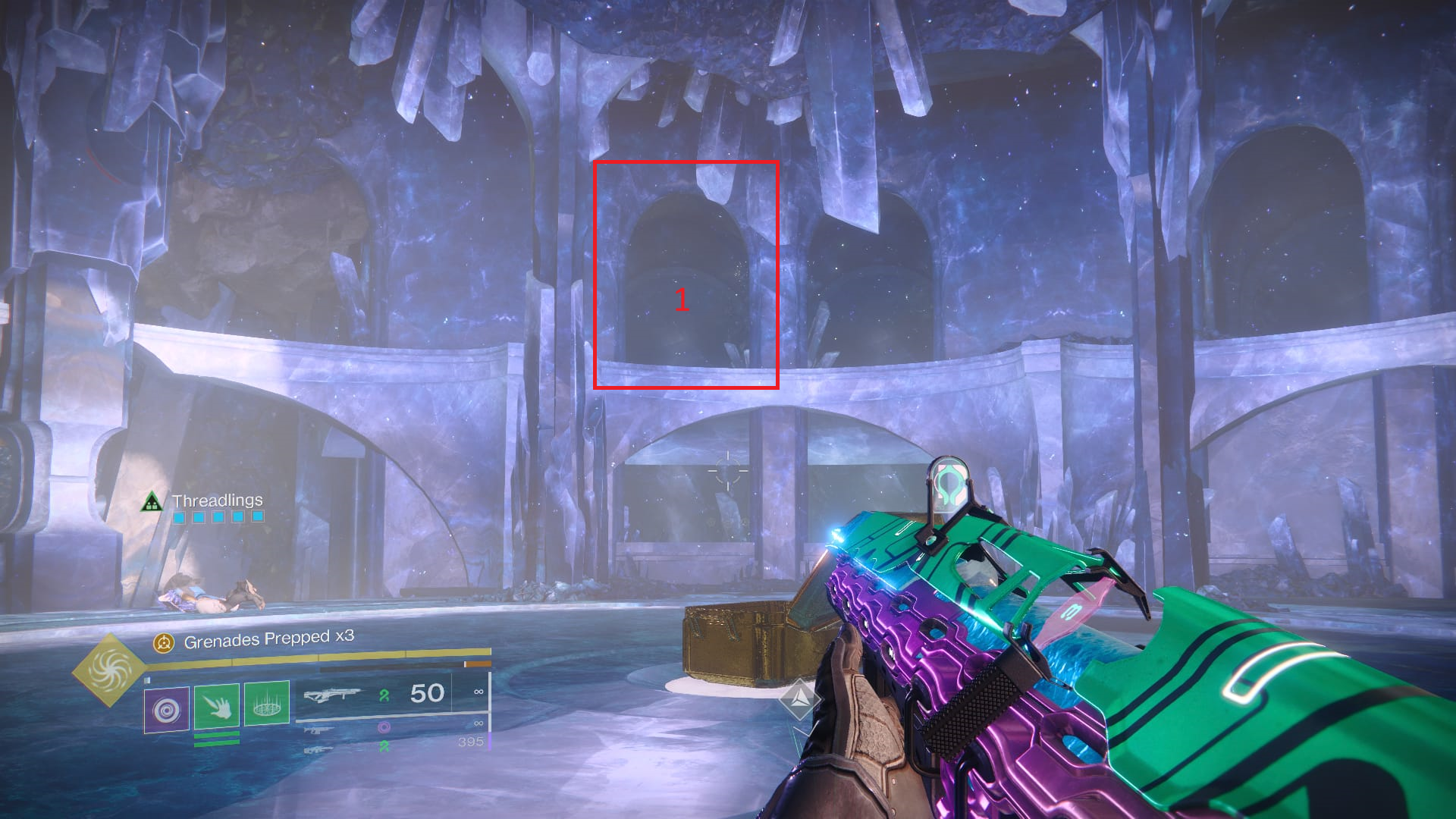Viewport: 1456px width, 819px height.
Task: Toggle the last blue Threadlings counter square
Action: 258,516
